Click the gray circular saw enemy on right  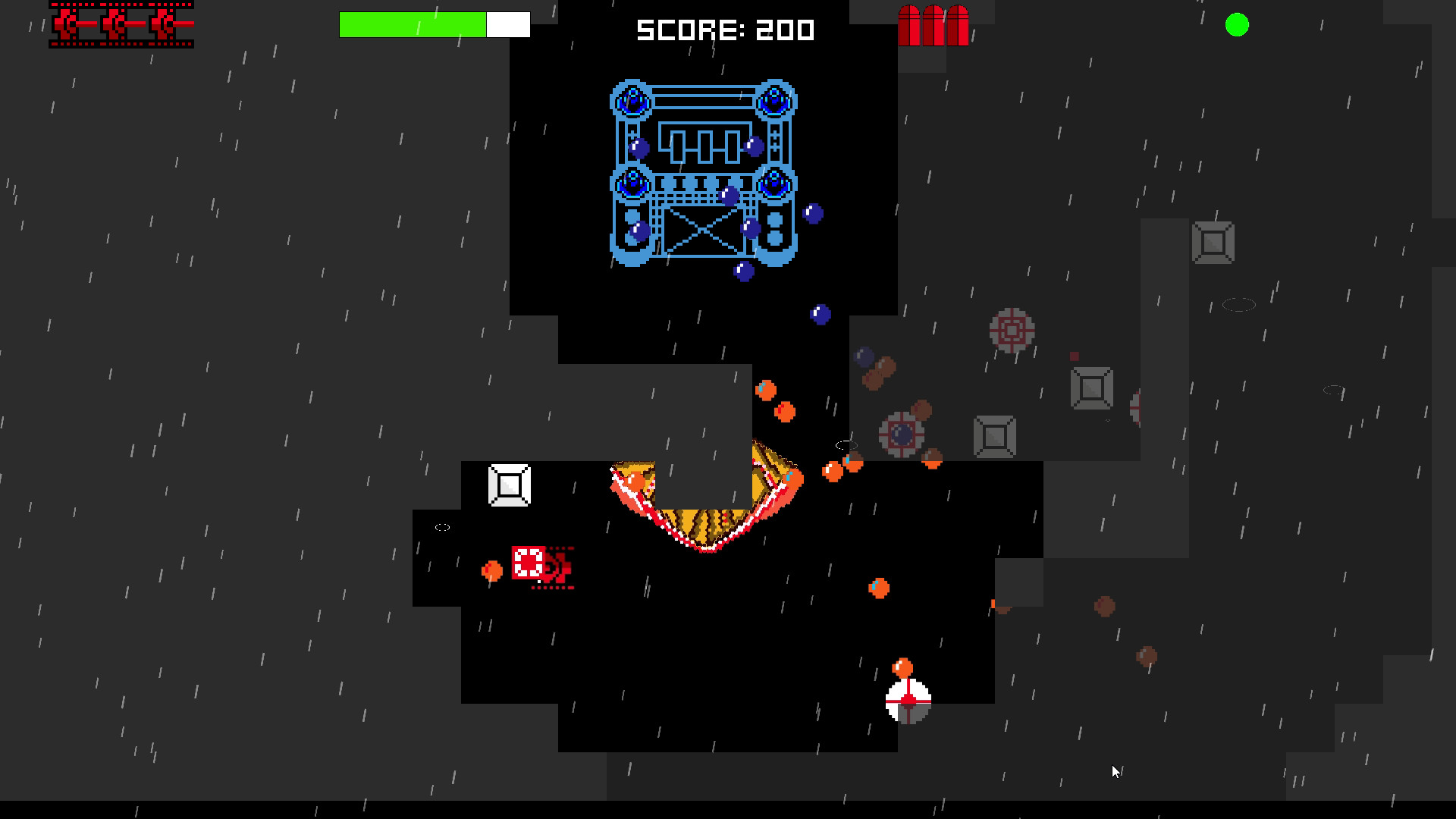[x=1012, y=331]
